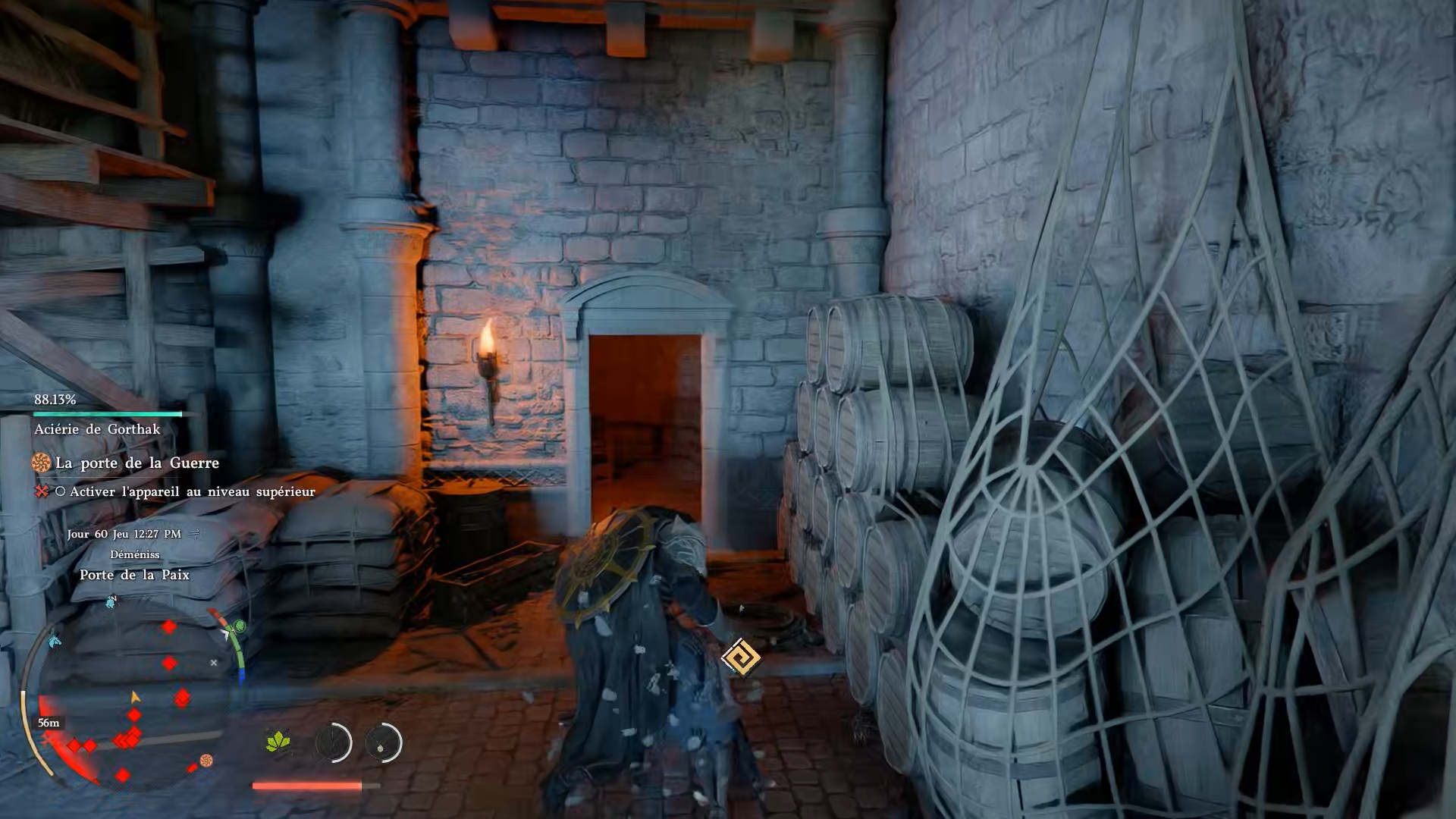Click the objective 'Activer l'appareil au niveau supérieur'

pyautogui.click(x=192, y=491)
